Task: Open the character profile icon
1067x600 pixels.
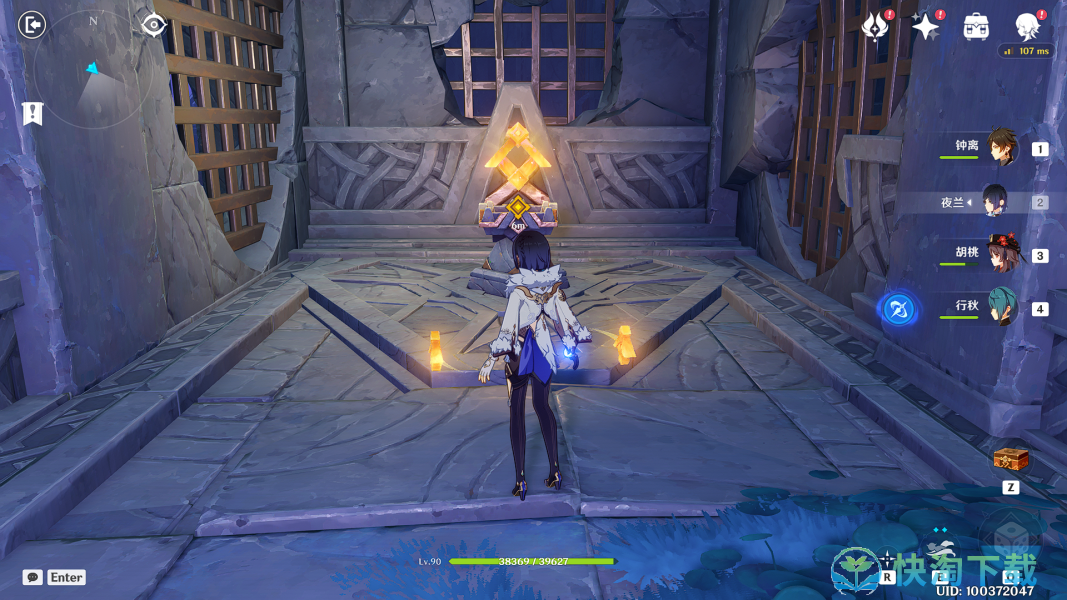Action: [x=1027, y=26]
